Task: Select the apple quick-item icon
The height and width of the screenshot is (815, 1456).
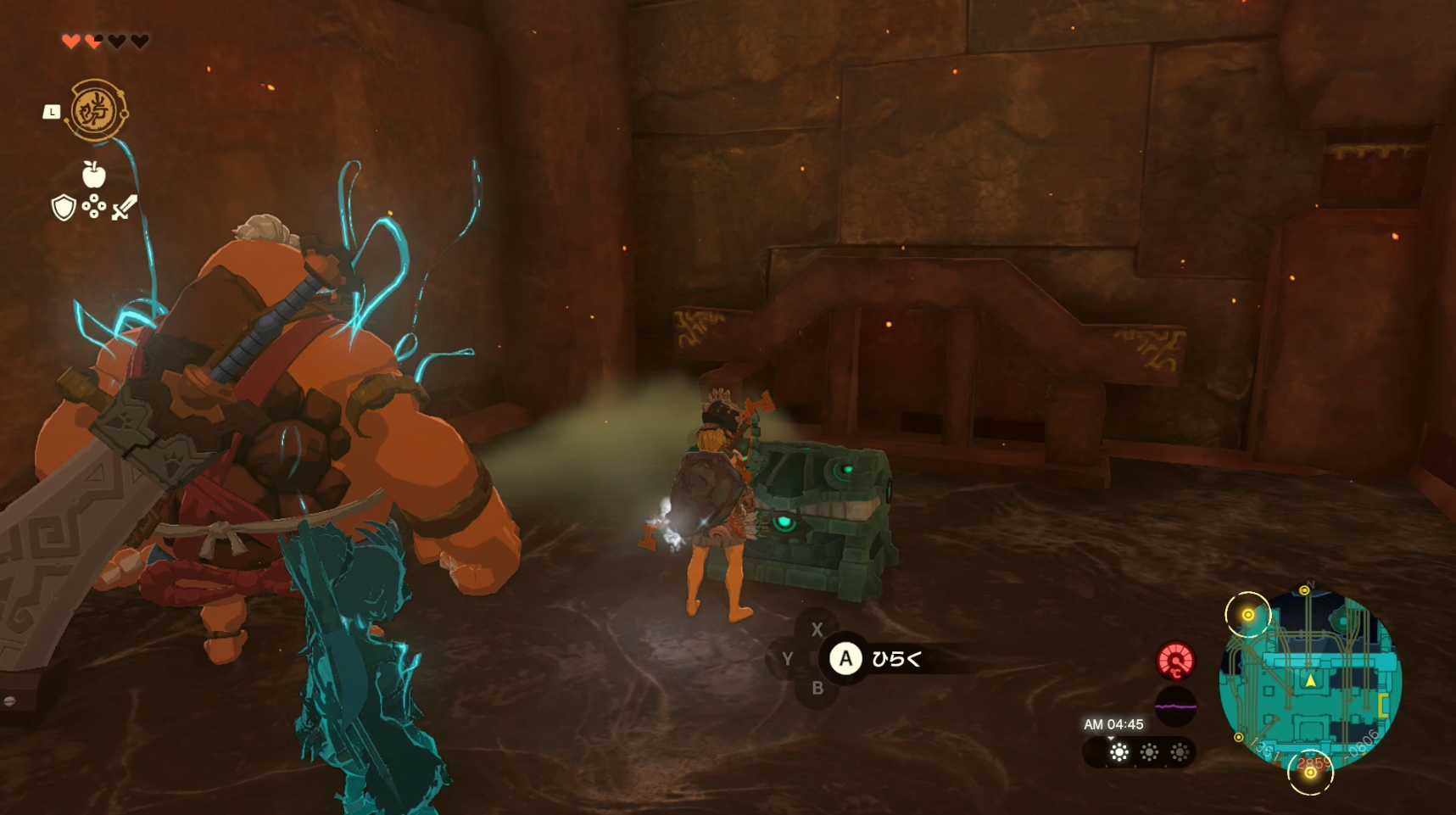Action: 93,175
